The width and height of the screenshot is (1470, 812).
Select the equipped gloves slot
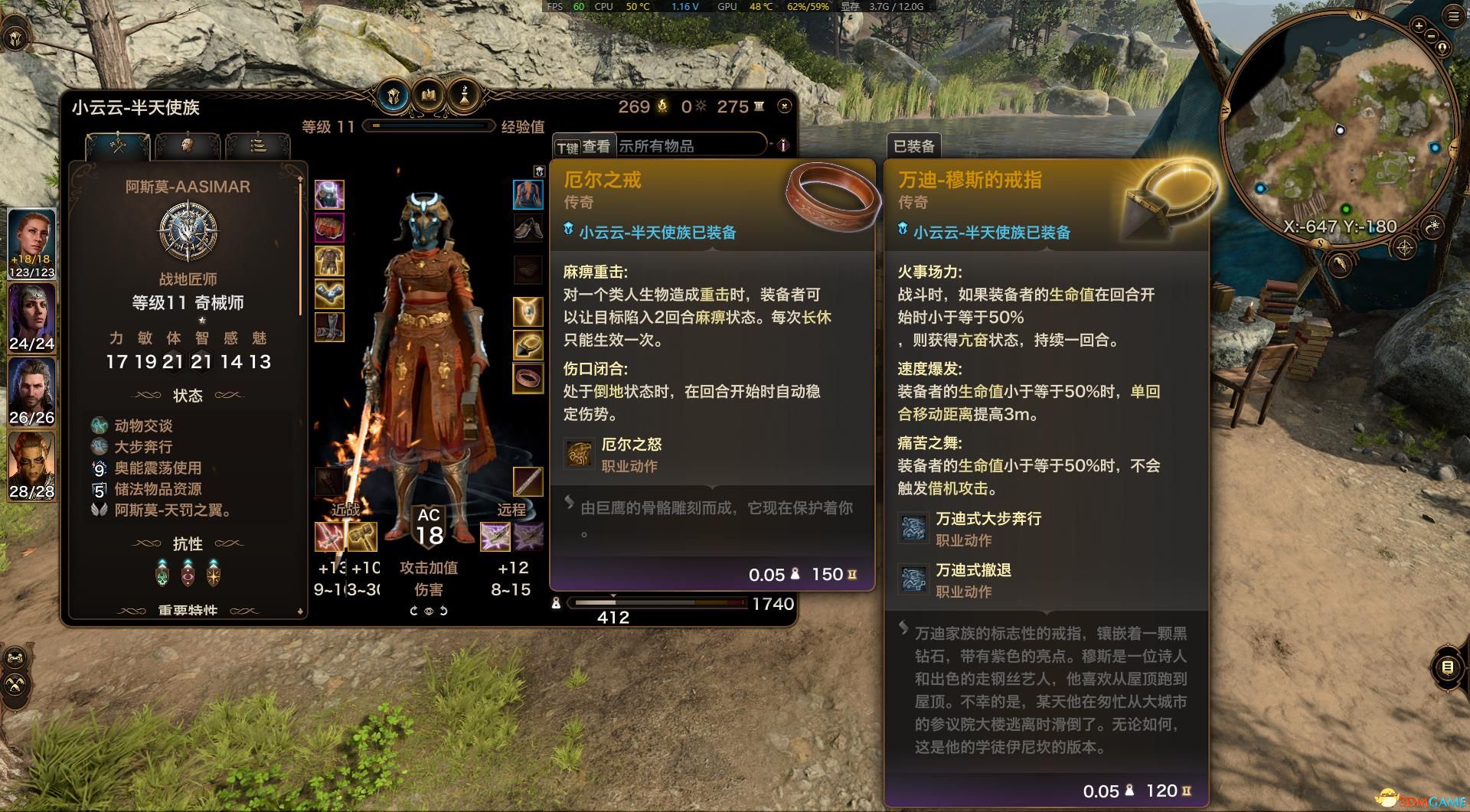point(329,295)
